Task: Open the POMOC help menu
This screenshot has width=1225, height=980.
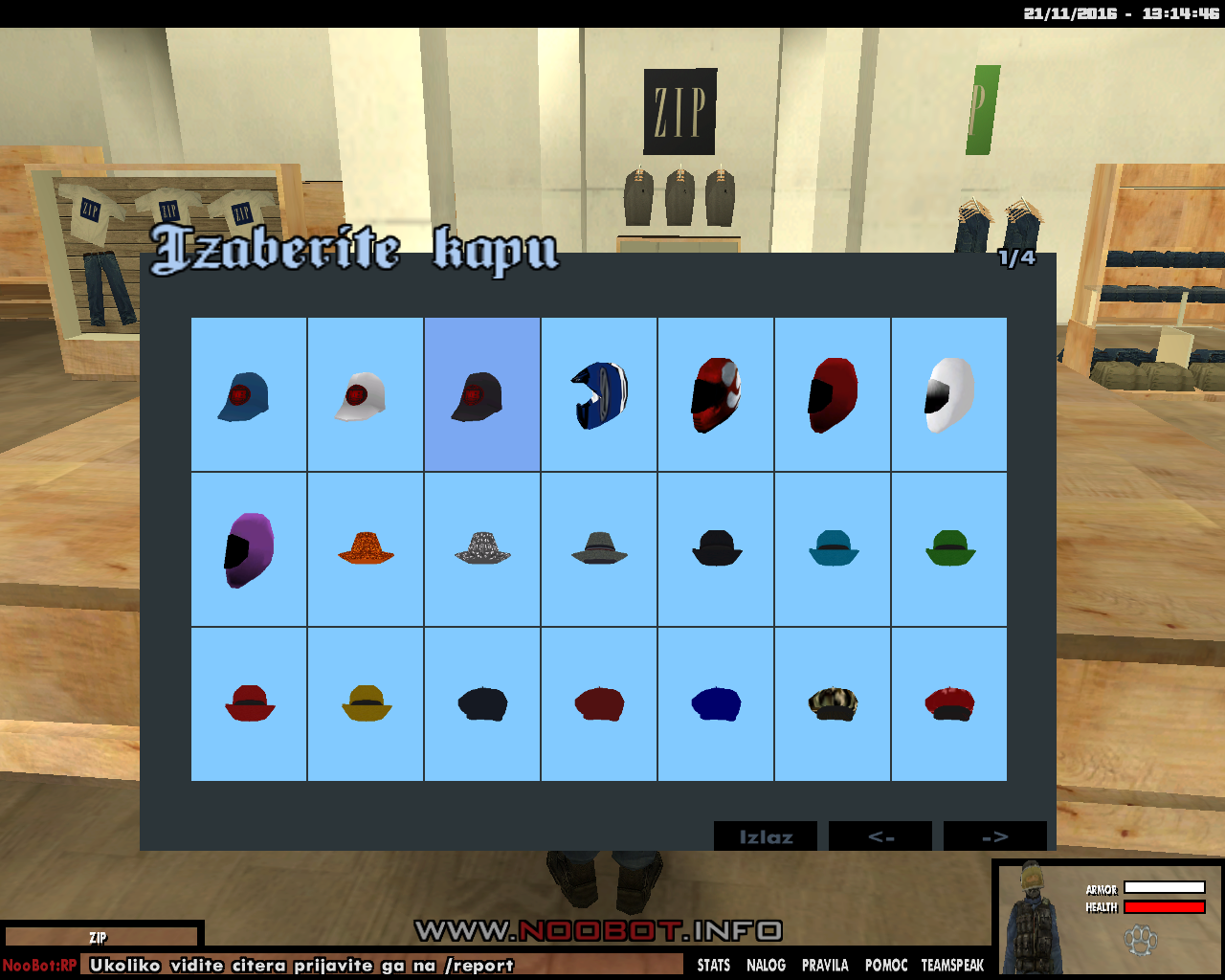Action: [x=886, y=965]
